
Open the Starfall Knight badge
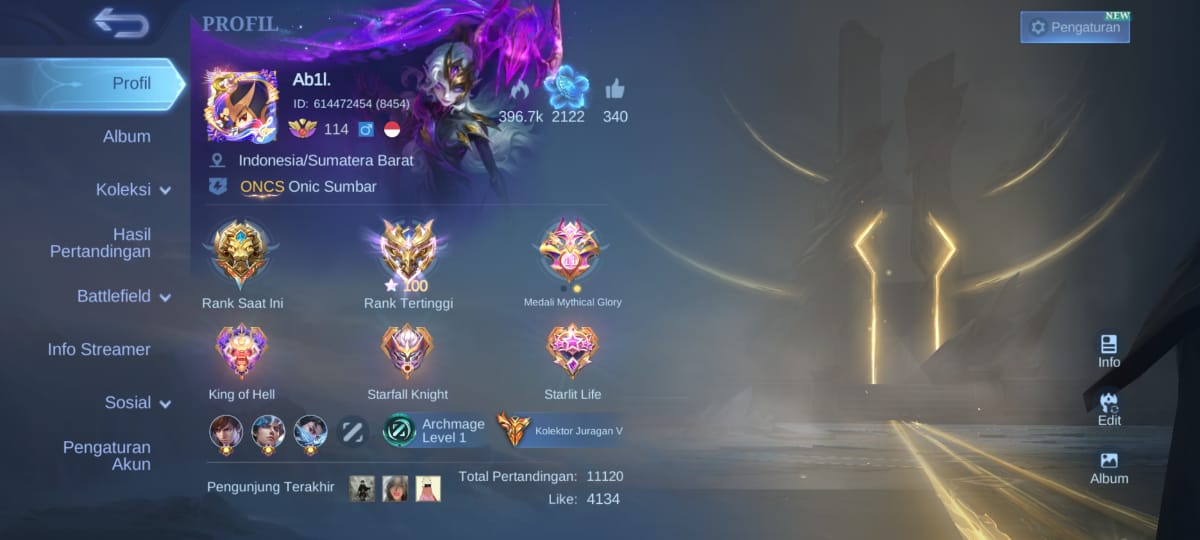coord(408,351)
